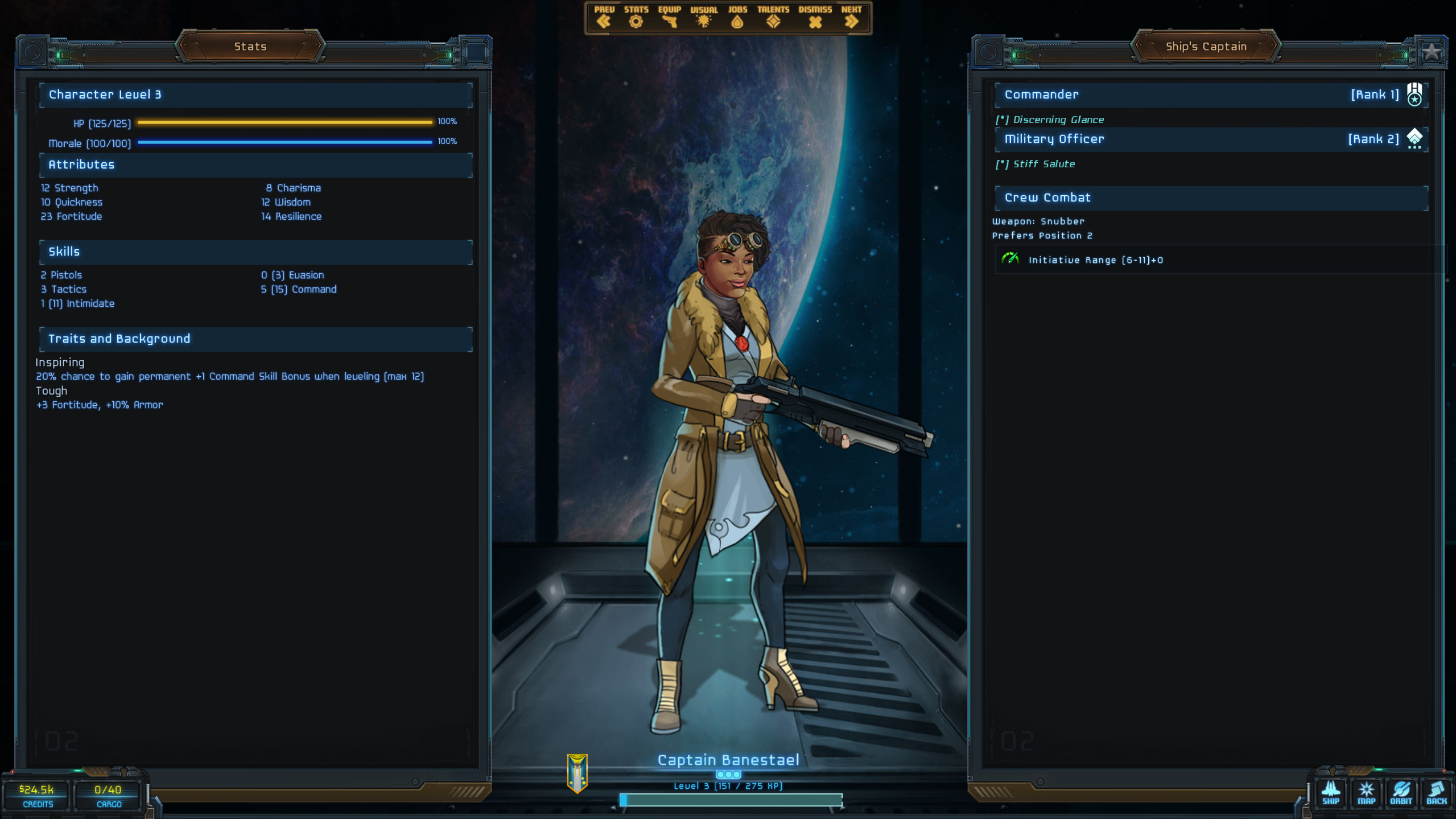The height and width of the screenshot is (819, 1456).
Task: Click the square button on Stats panel corner
Action: pyautogui.click(x=476, y=52)
